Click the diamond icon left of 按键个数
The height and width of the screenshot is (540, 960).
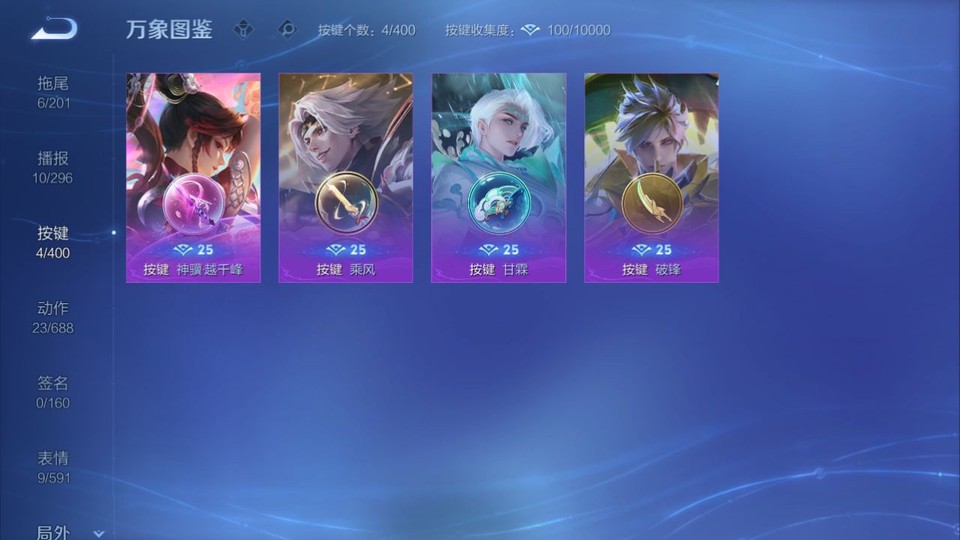pyautogui.click(x=287, y=30)
